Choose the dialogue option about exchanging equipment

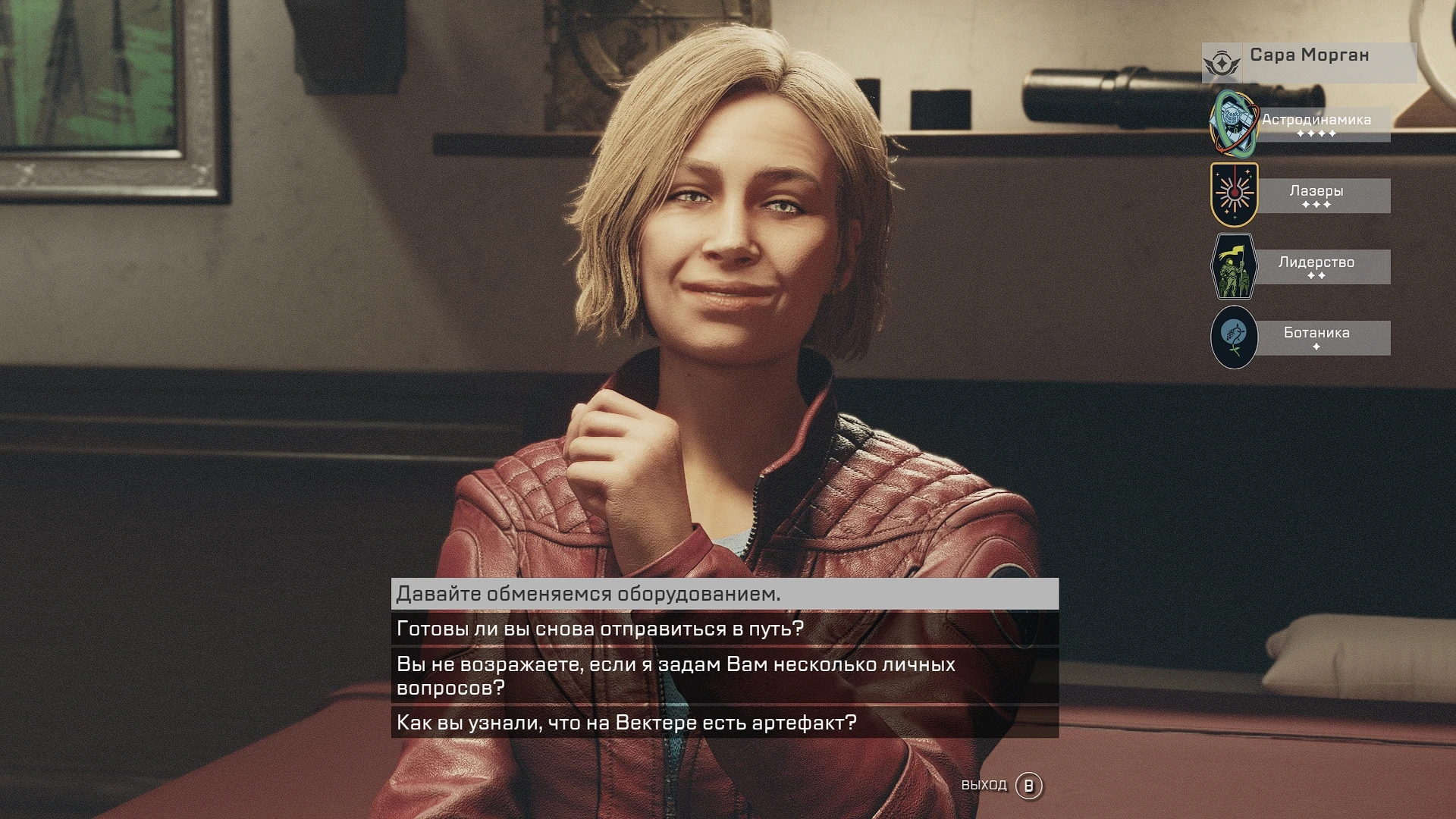click(724, 594)
